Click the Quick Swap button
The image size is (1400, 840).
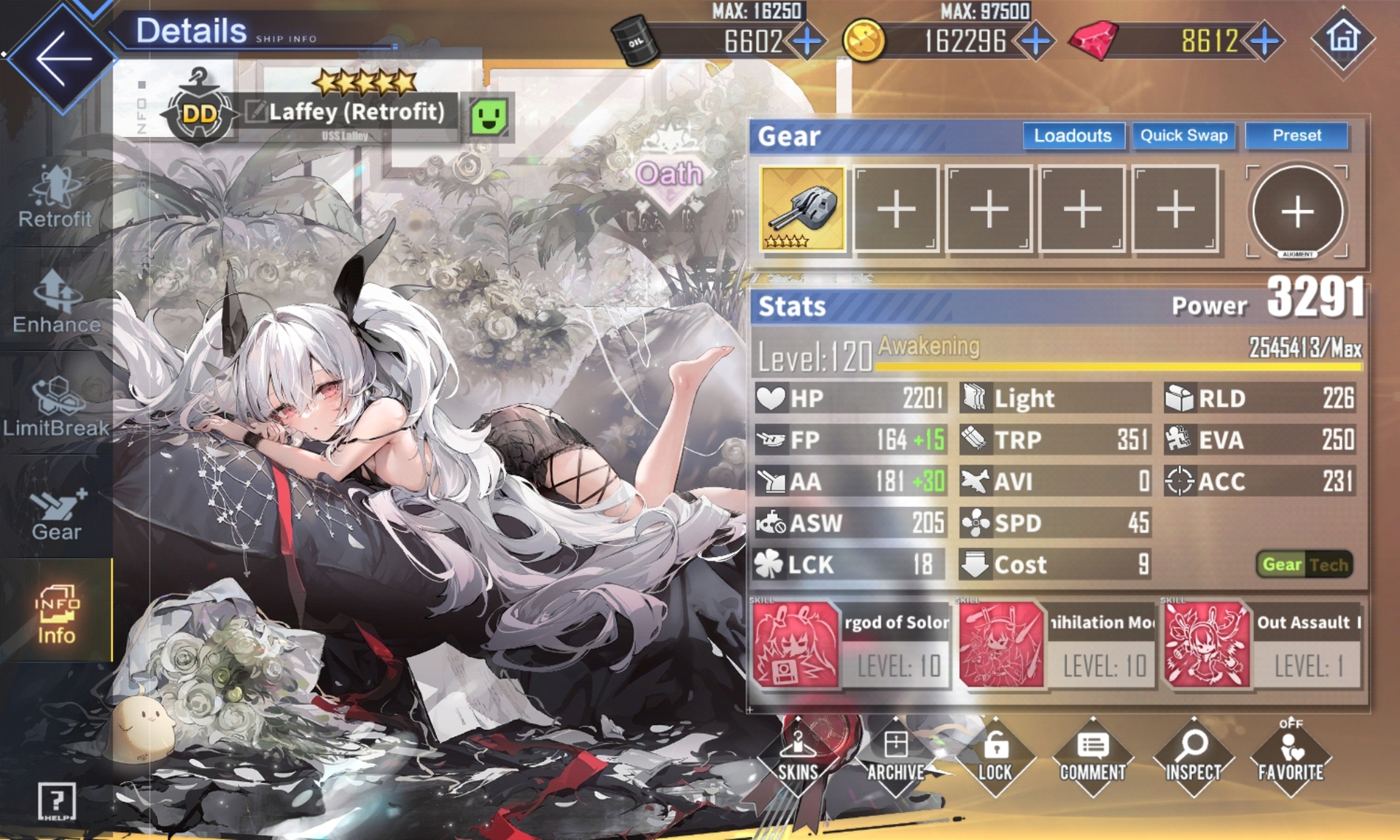click(x=1183, y=136)
